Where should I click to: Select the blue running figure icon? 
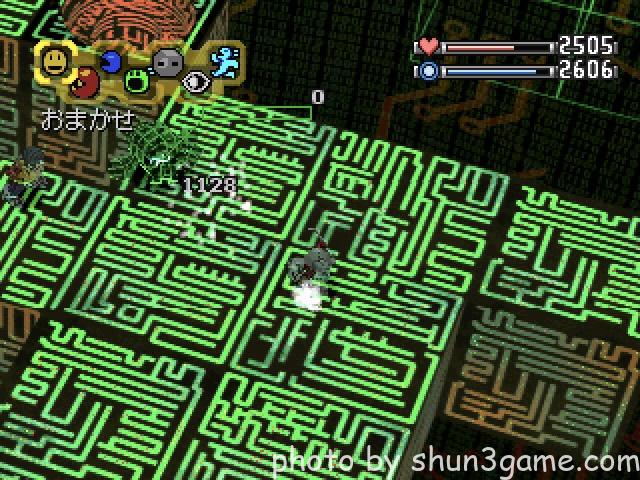point(225,62)
